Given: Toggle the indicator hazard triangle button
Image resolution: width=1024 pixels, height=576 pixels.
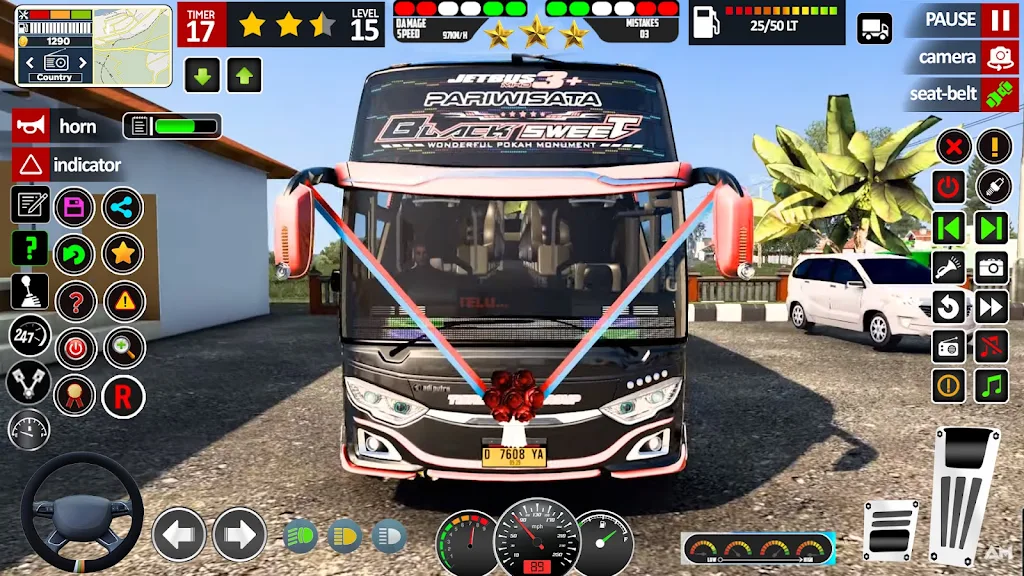Looking at the screenshot, I should (x=32, y=164).
